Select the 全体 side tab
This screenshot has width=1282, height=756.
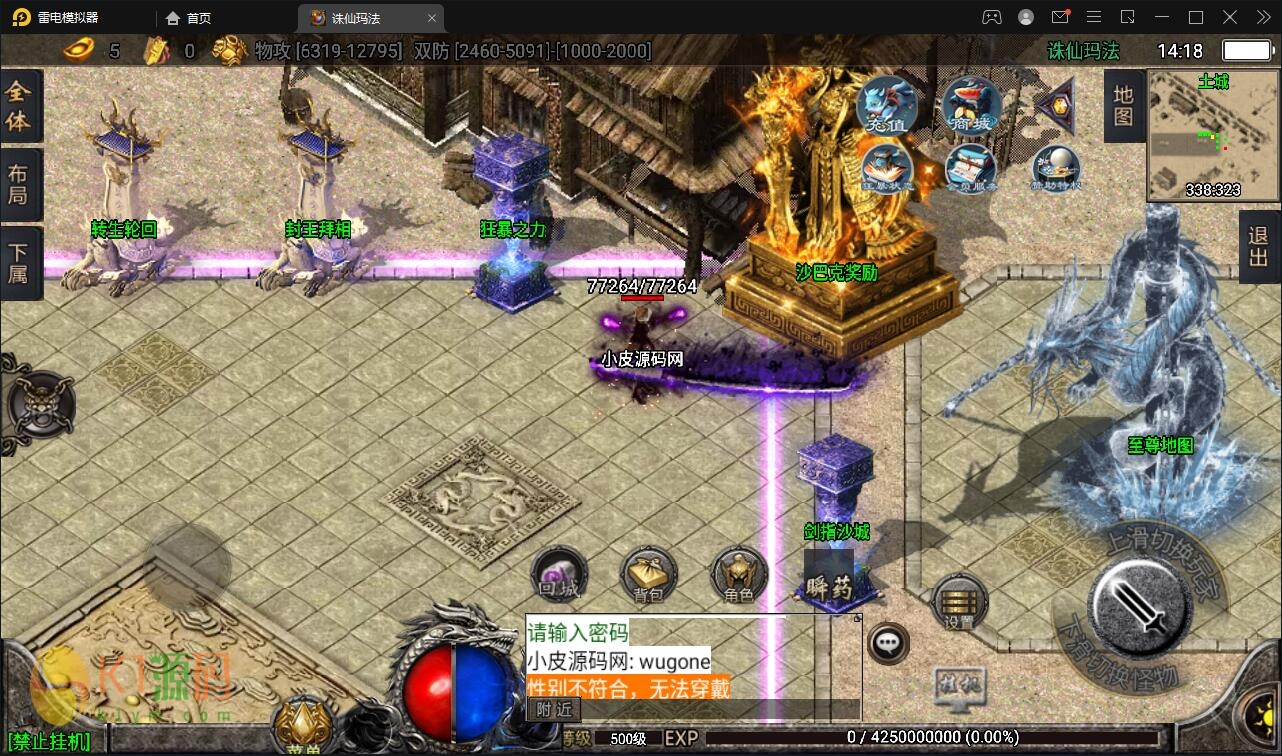[x=19, y=107]
